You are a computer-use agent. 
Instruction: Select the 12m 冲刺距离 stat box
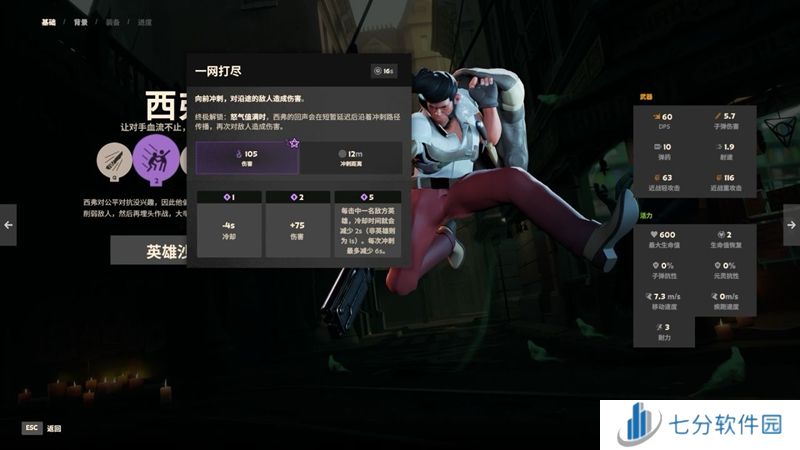tap(351, 157)
